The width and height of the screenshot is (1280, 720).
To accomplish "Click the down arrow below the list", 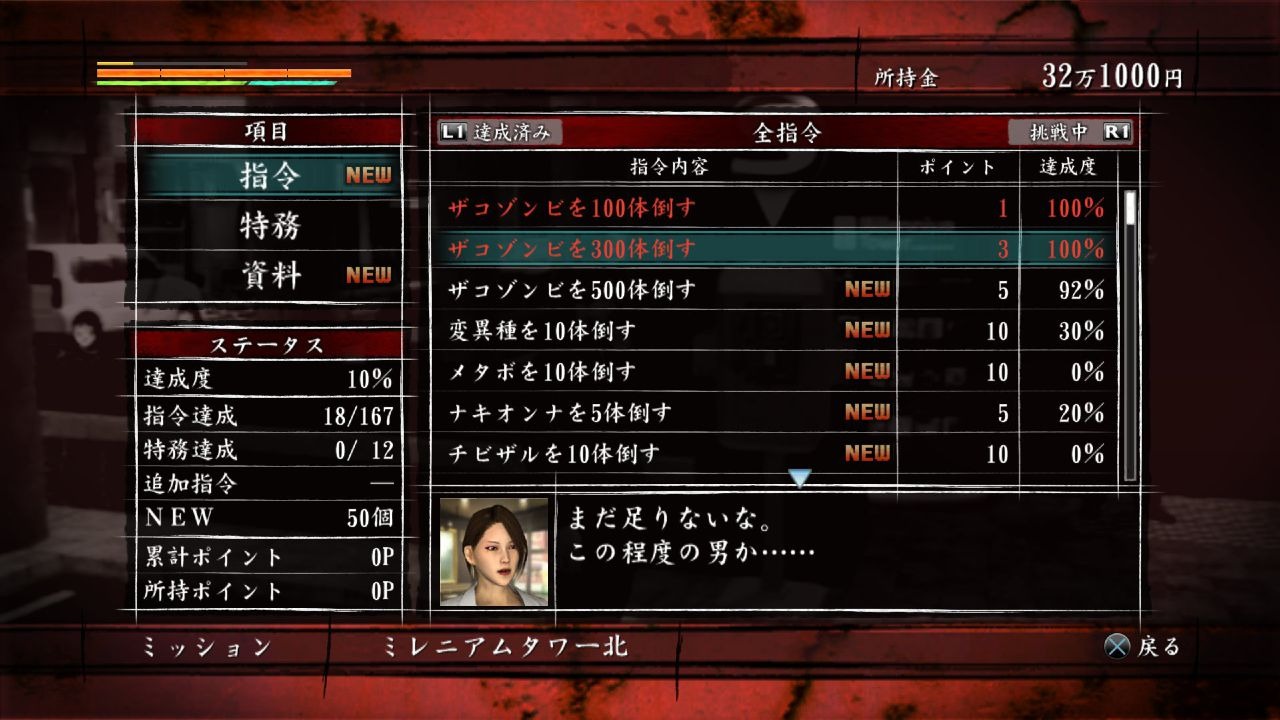I will pyautogui.click(x=799, y=479).
